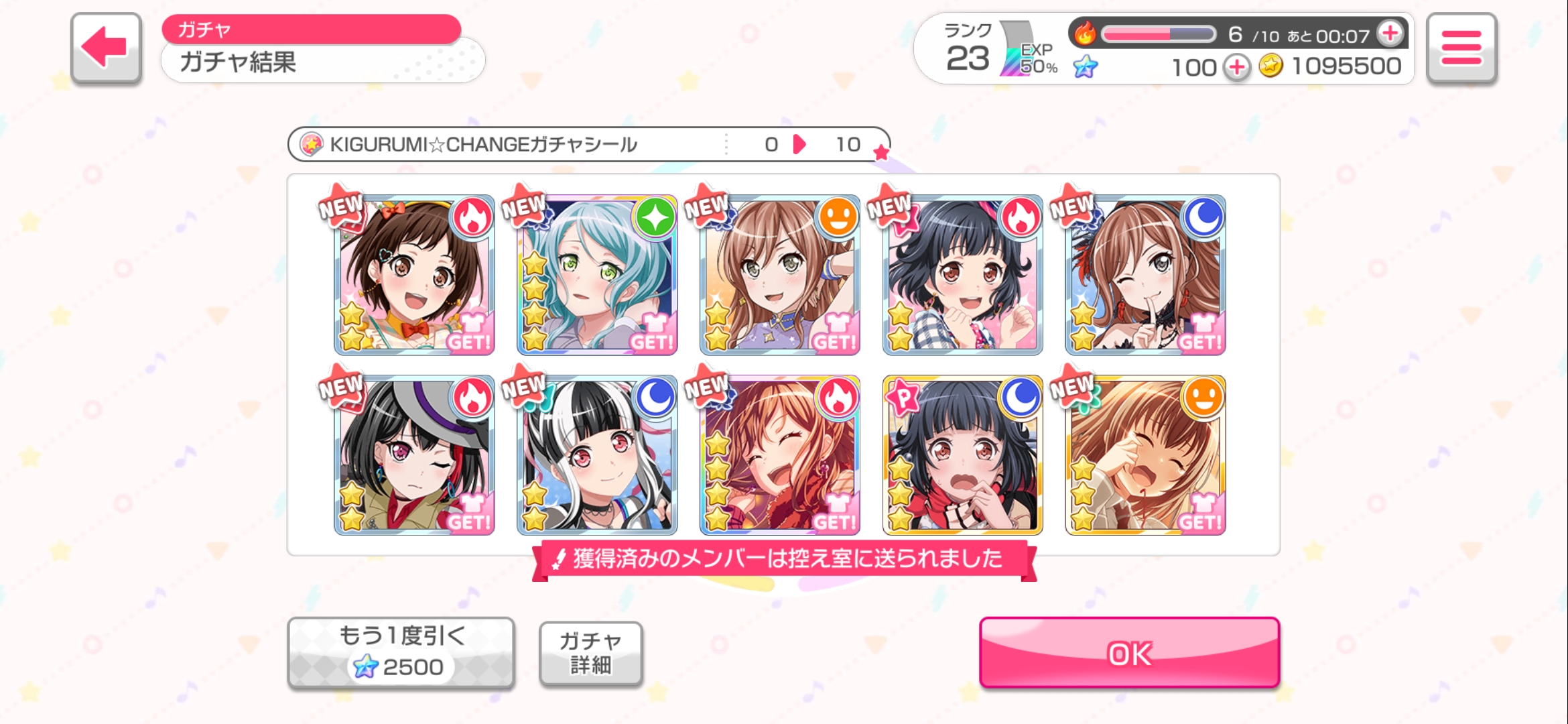Select the black-and-white haired girl card

[x=597, y=455]
